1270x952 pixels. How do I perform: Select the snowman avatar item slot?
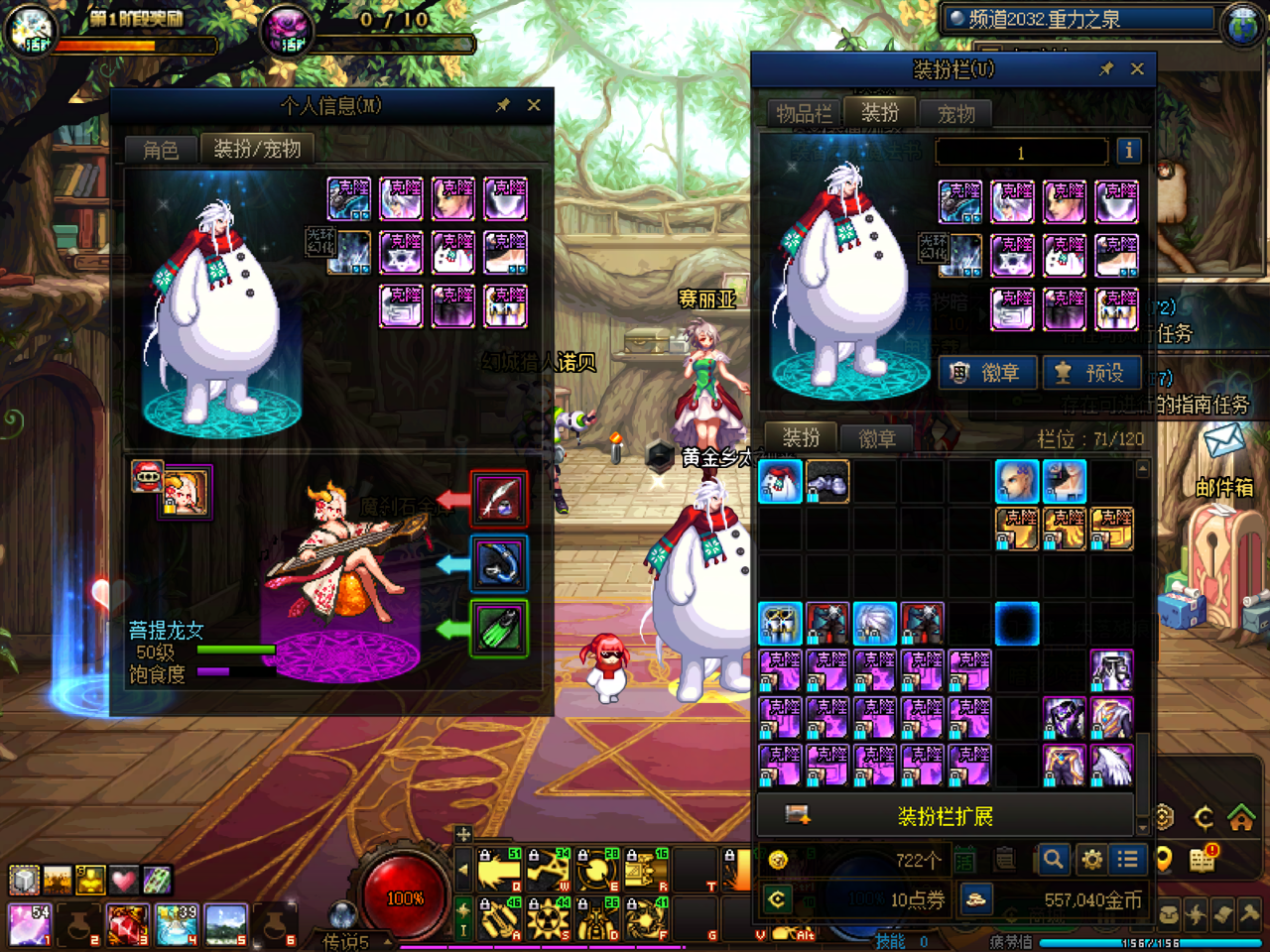coord(780,482)
